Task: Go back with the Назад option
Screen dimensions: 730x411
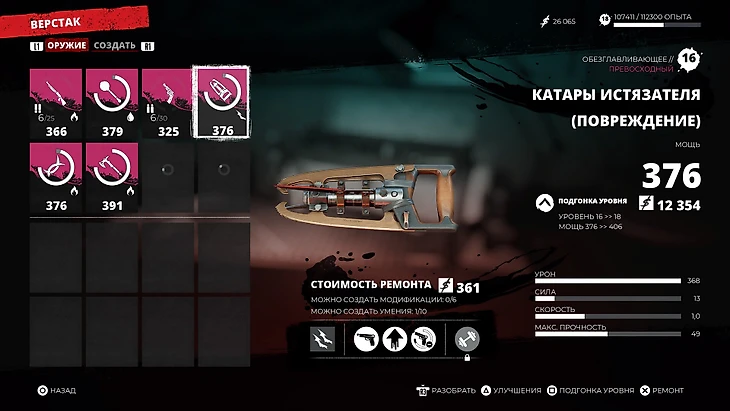Action: (57, 391)
